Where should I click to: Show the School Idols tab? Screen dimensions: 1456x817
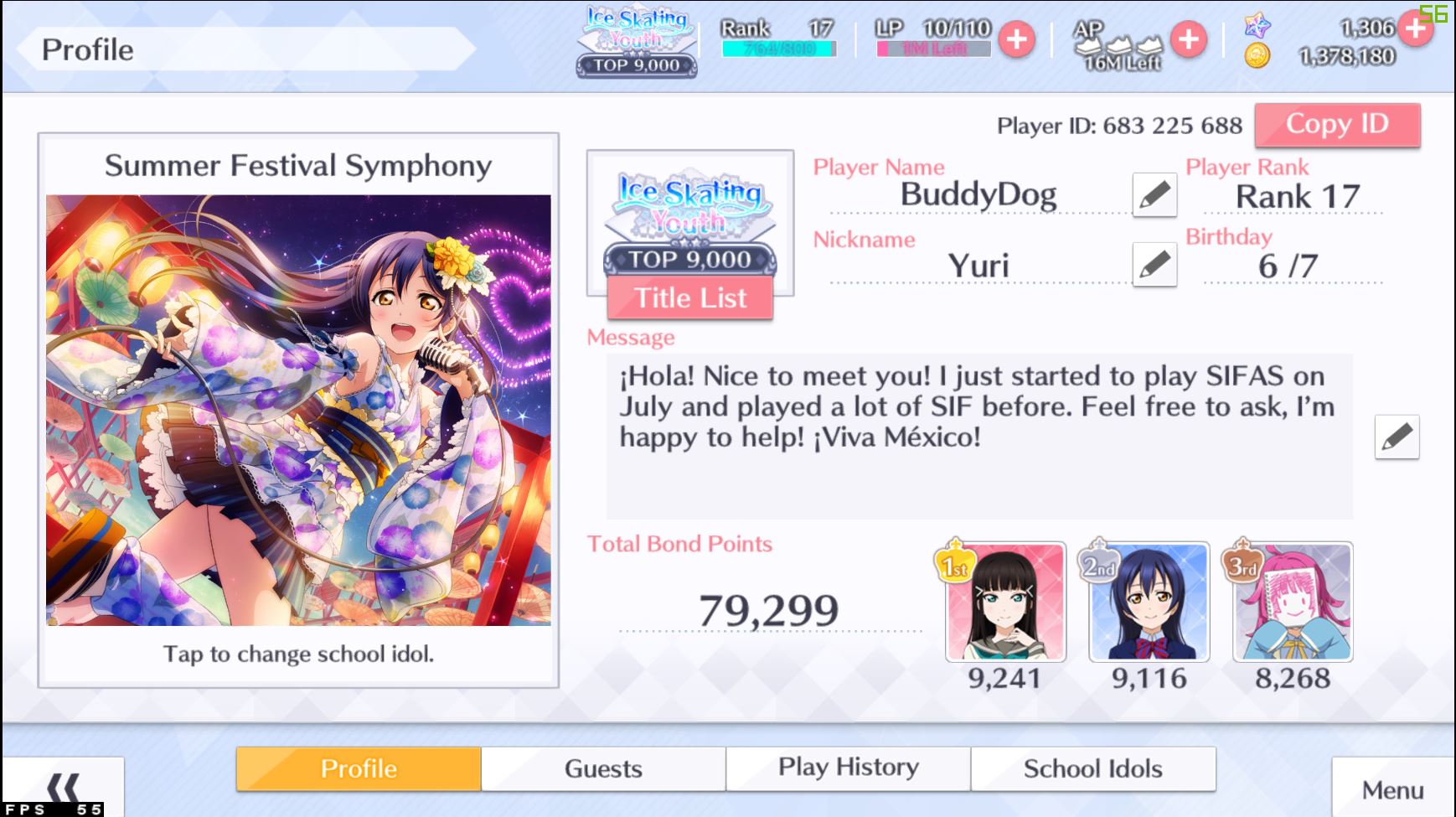click(x=1092, y=768)
